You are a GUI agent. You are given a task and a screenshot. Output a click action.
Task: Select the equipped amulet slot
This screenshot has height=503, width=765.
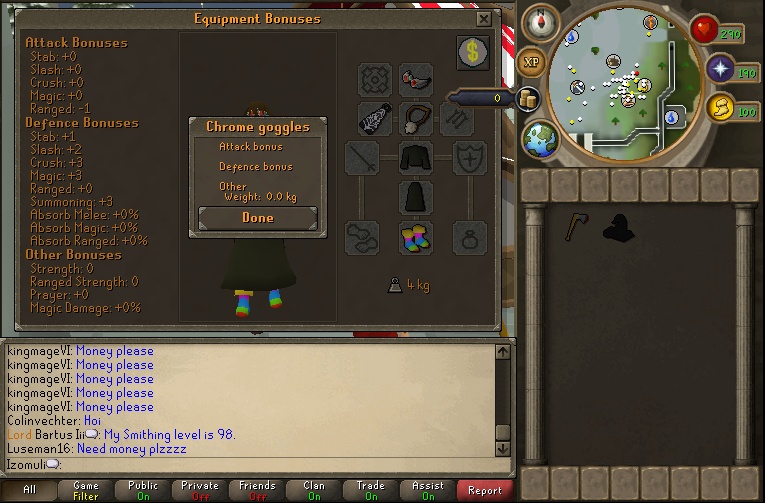coord(416,118)
